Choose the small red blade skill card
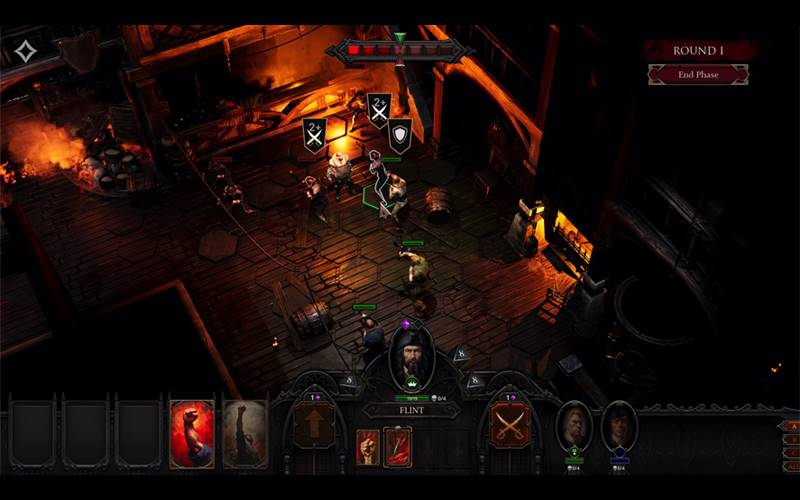This screenshot has width=800, height=500. 398,446
